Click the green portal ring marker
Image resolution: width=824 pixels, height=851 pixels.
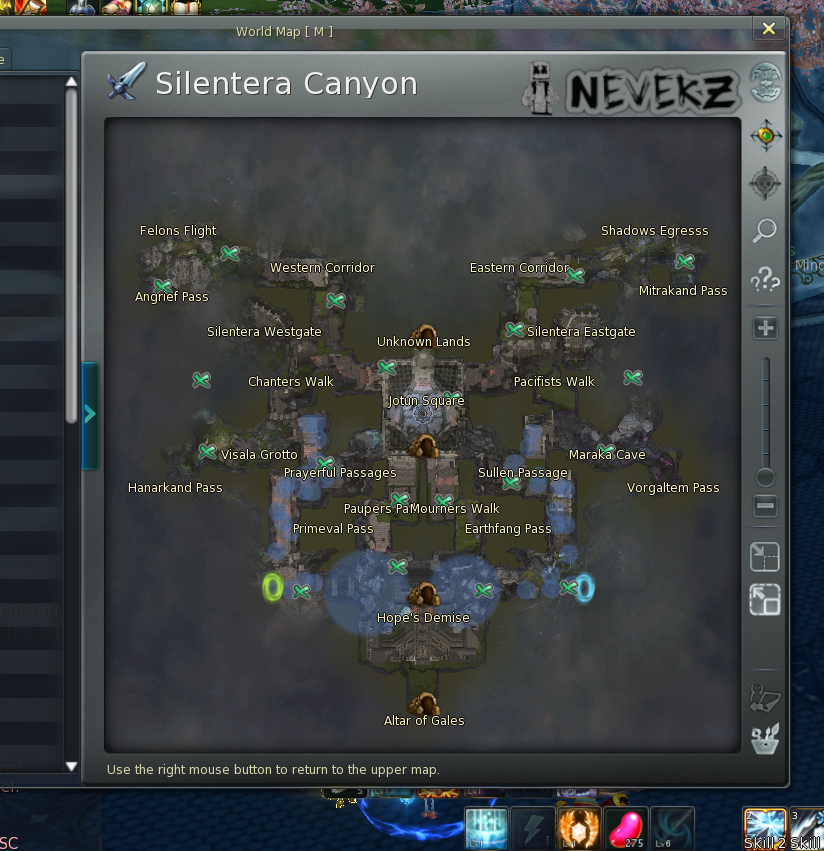pyautogui.click(x=273, y=587)
